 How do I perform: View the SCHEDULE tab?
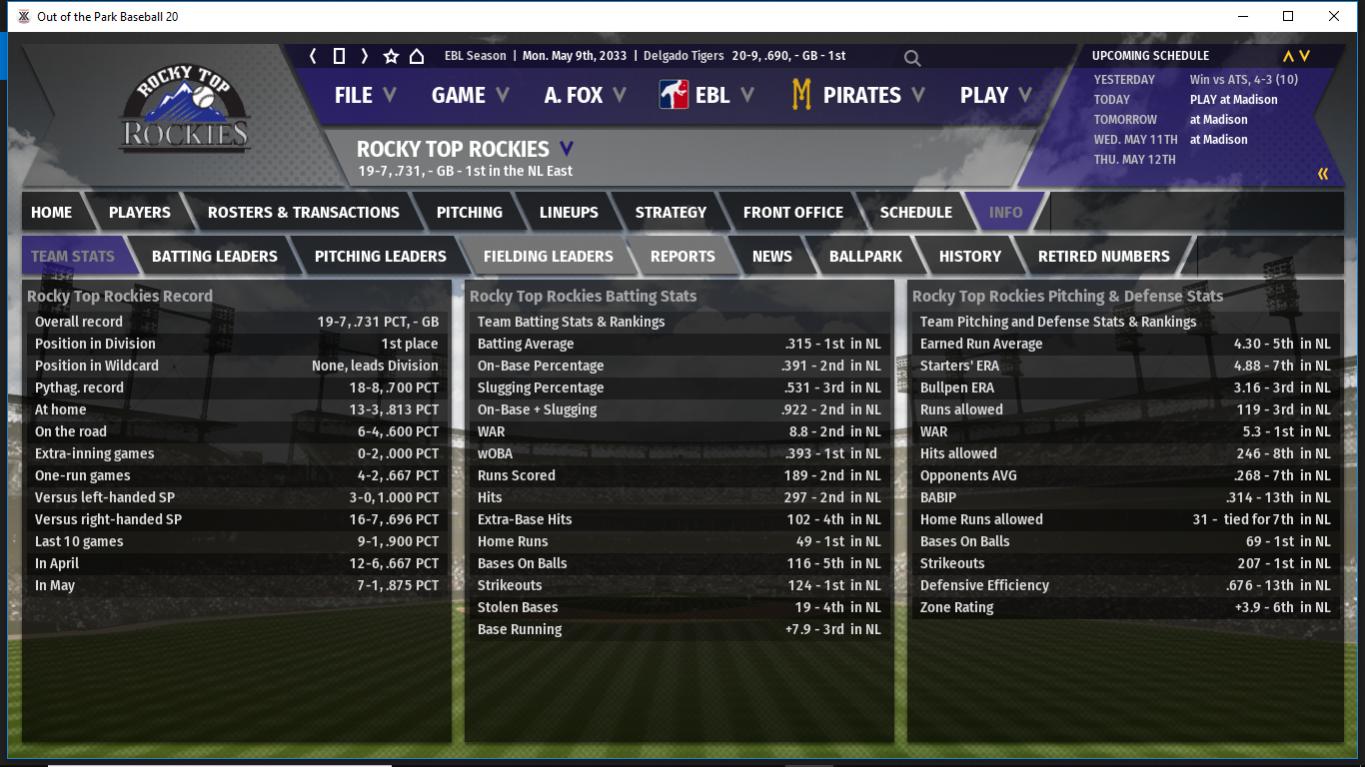pos(915,212)
